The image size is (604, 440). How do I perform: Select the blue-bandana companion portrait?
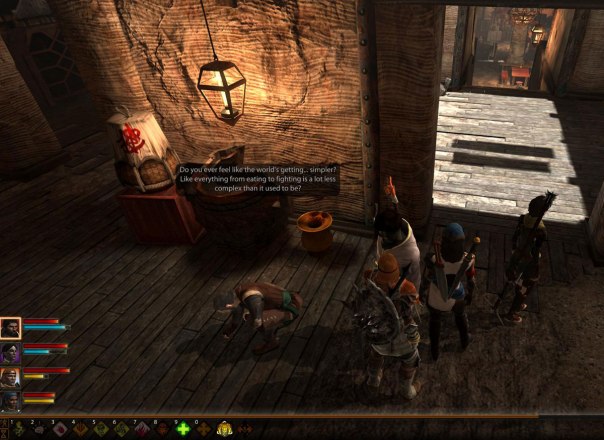[10, 401]
